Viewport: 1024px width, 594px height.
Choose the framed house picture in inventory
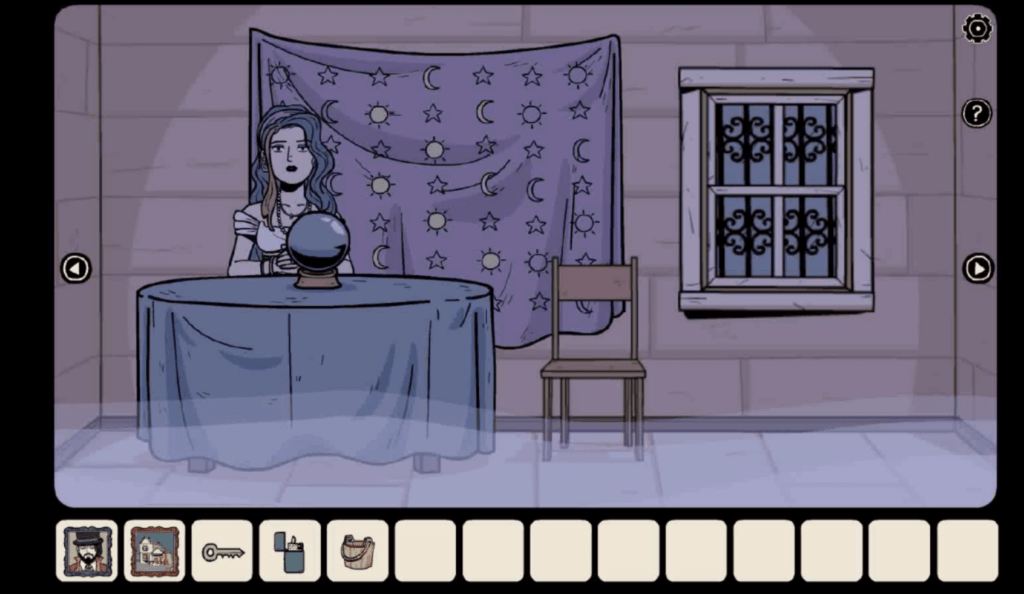(154, 551)
